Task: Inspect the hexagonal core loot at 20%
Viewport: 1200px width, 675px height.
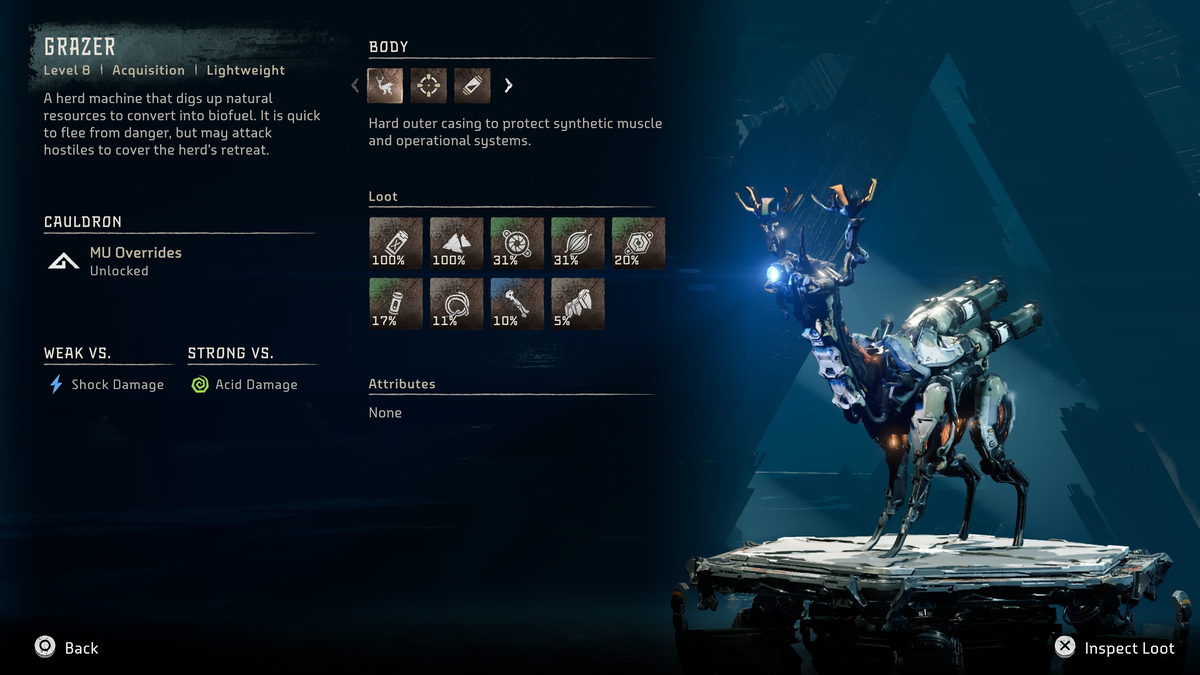Action: 638,243
